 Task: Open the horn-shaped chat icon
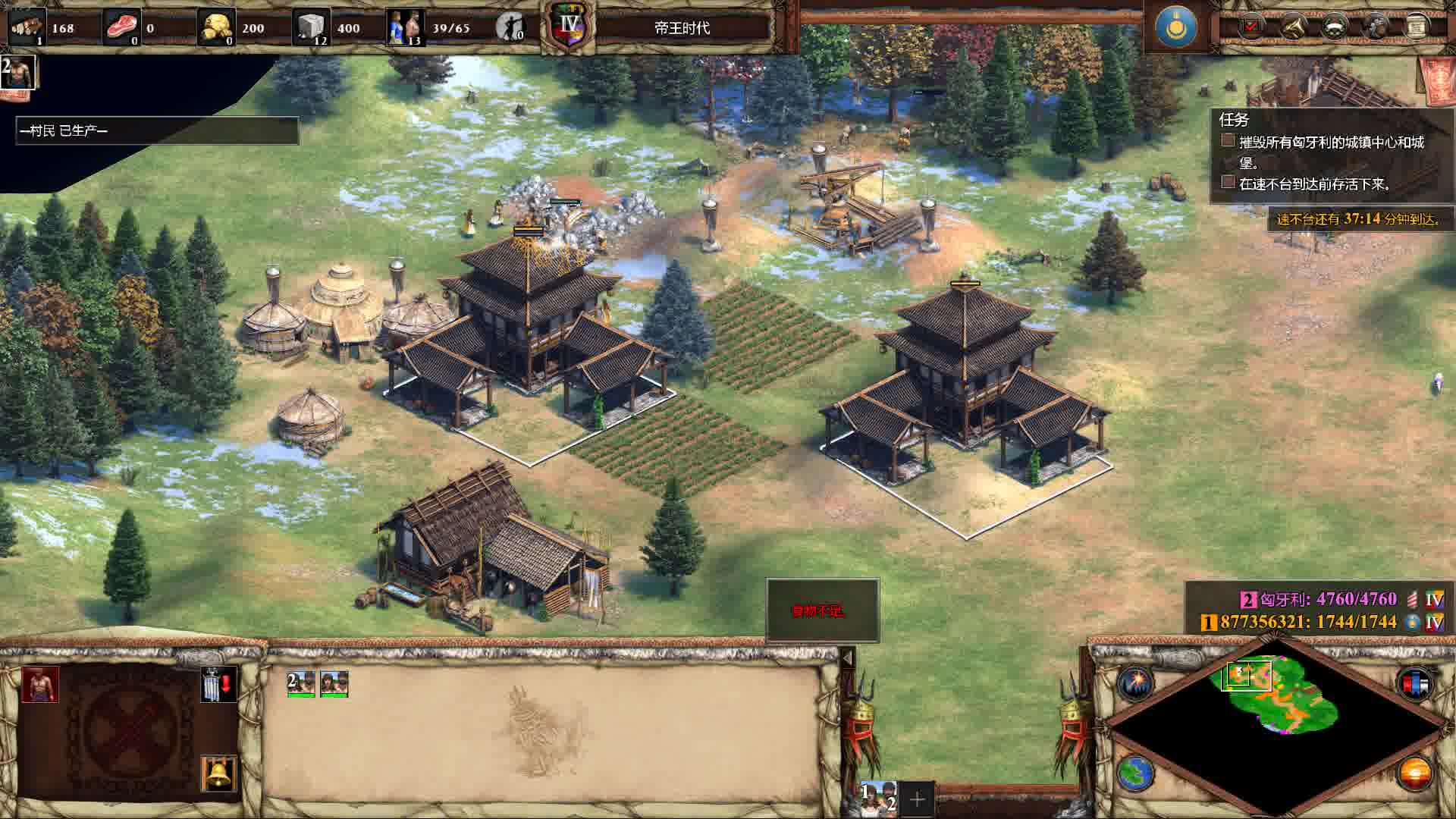coord(1293,27)
